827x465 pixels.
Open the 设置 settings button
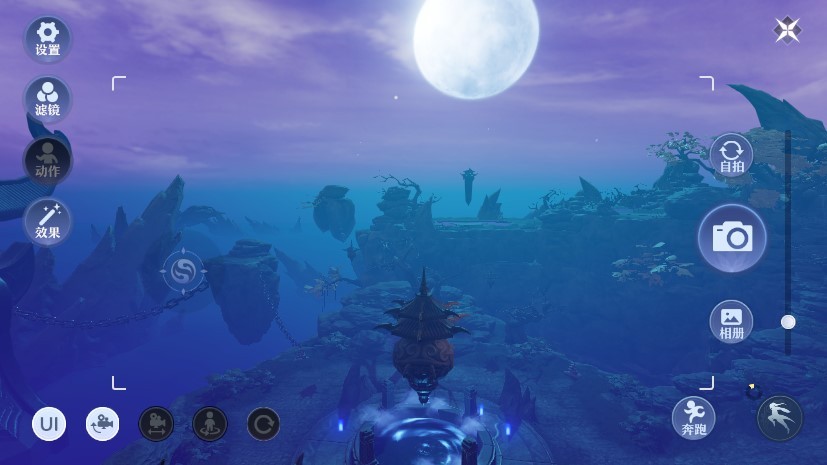click(47, 39)
